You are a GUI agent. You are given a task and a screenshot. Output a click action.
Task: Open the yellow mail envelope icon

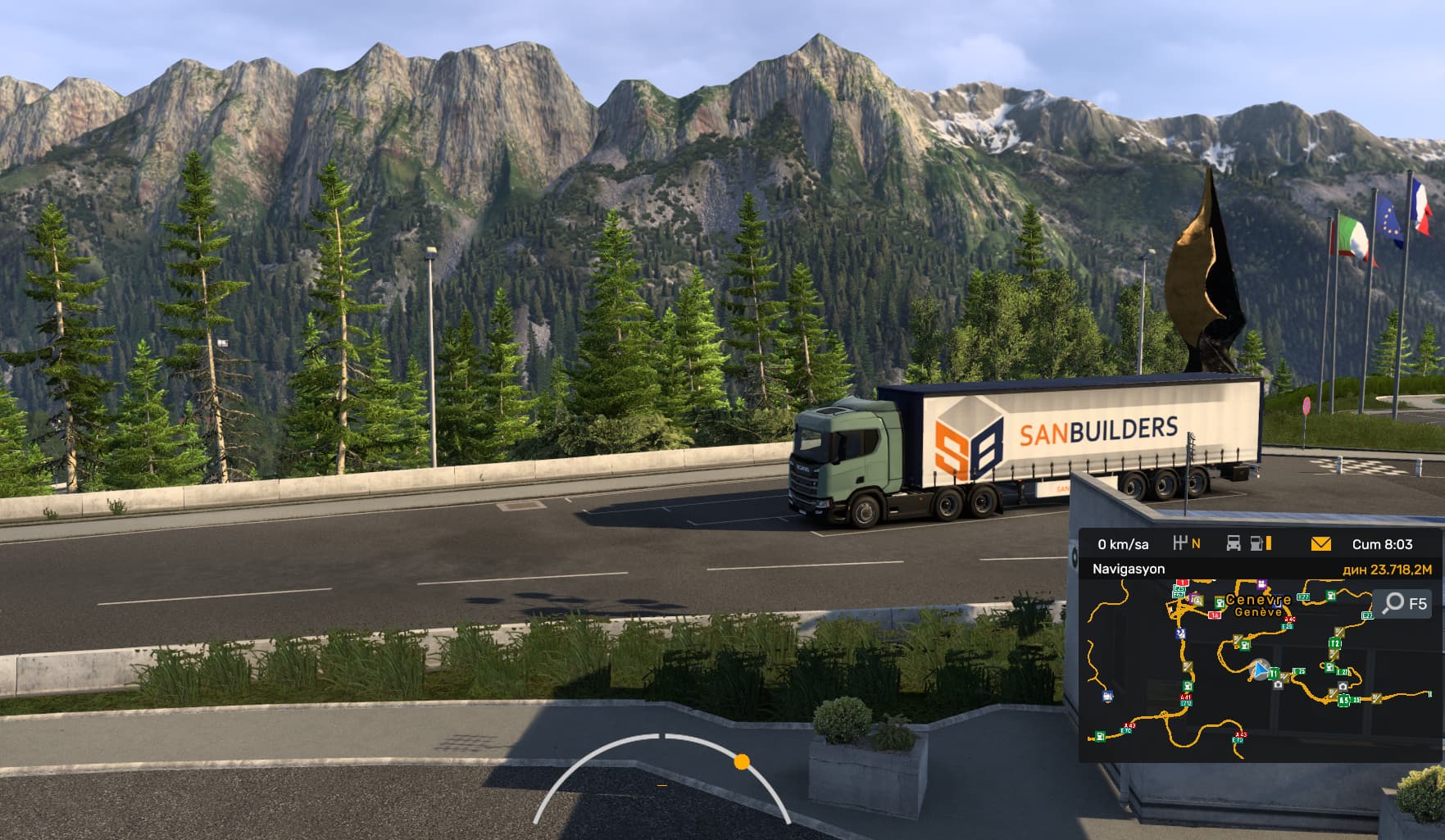pos(1320,543)
